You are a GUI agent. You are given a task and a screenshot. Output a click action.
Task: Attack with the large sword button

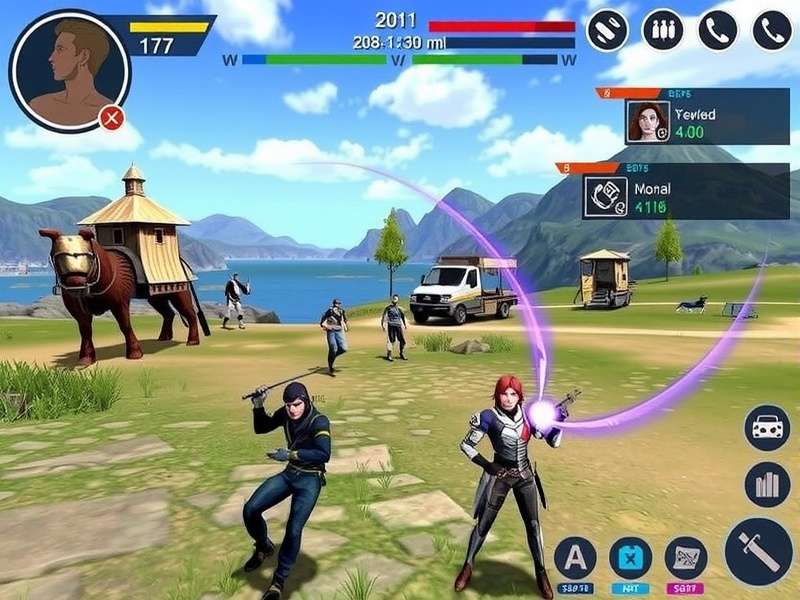(x=758, y=551)
